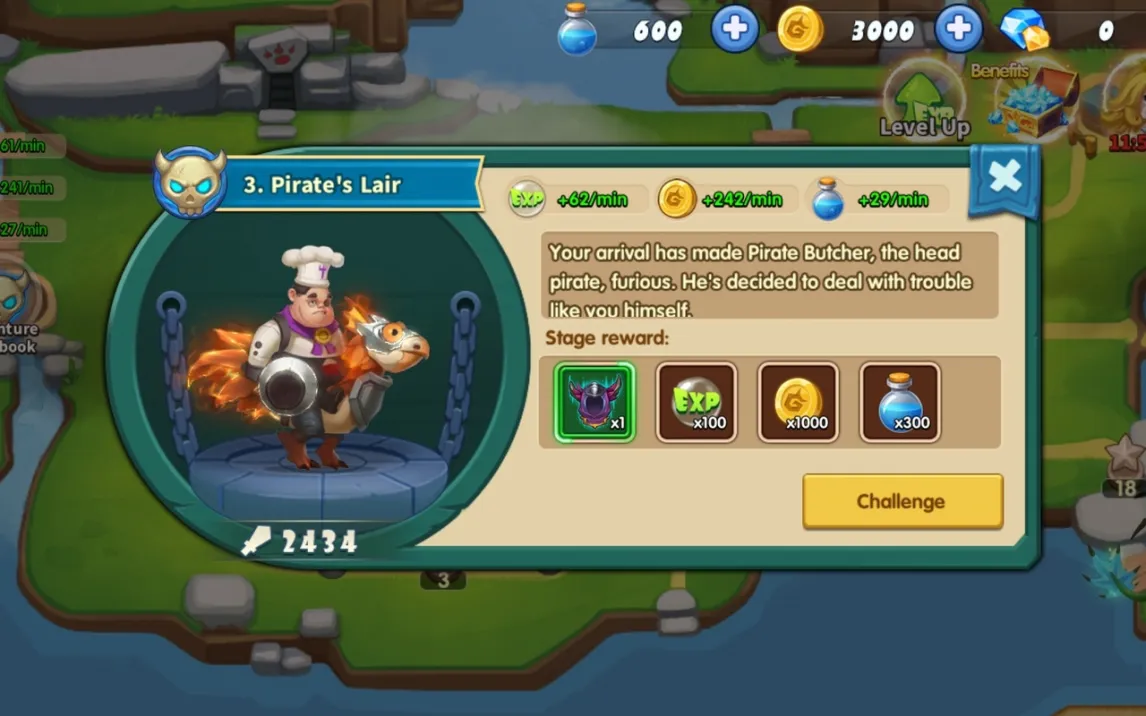This screenshot has width=1146, height=716.
Task: Inspect the gold coin x1000 reward
Action: pyautogui.click(x=798, y=402)
